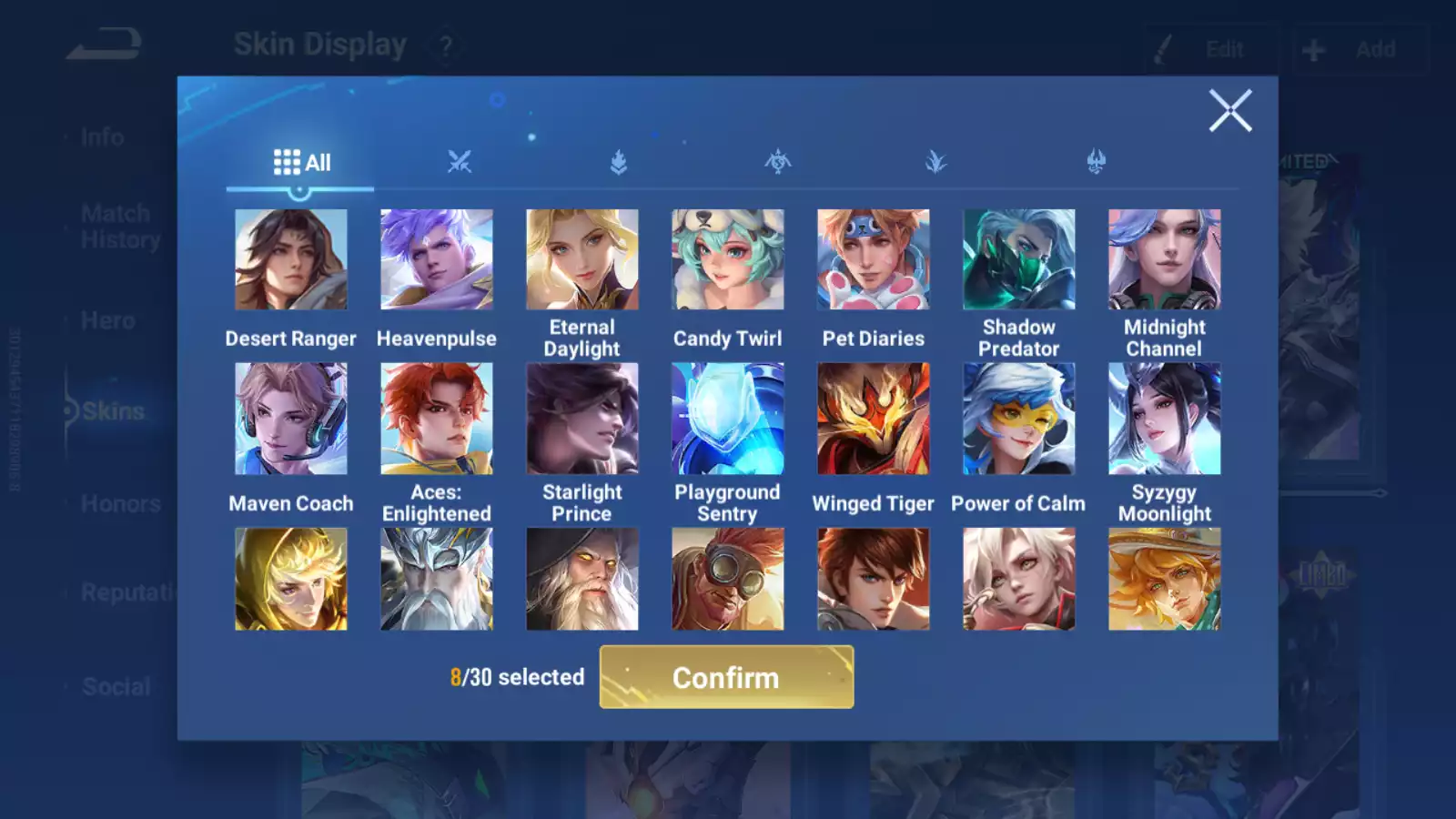Screen dimensions: 1456x819
Task: Choose the Heavenpulse skin portrait
Action: tap(437, 260)
